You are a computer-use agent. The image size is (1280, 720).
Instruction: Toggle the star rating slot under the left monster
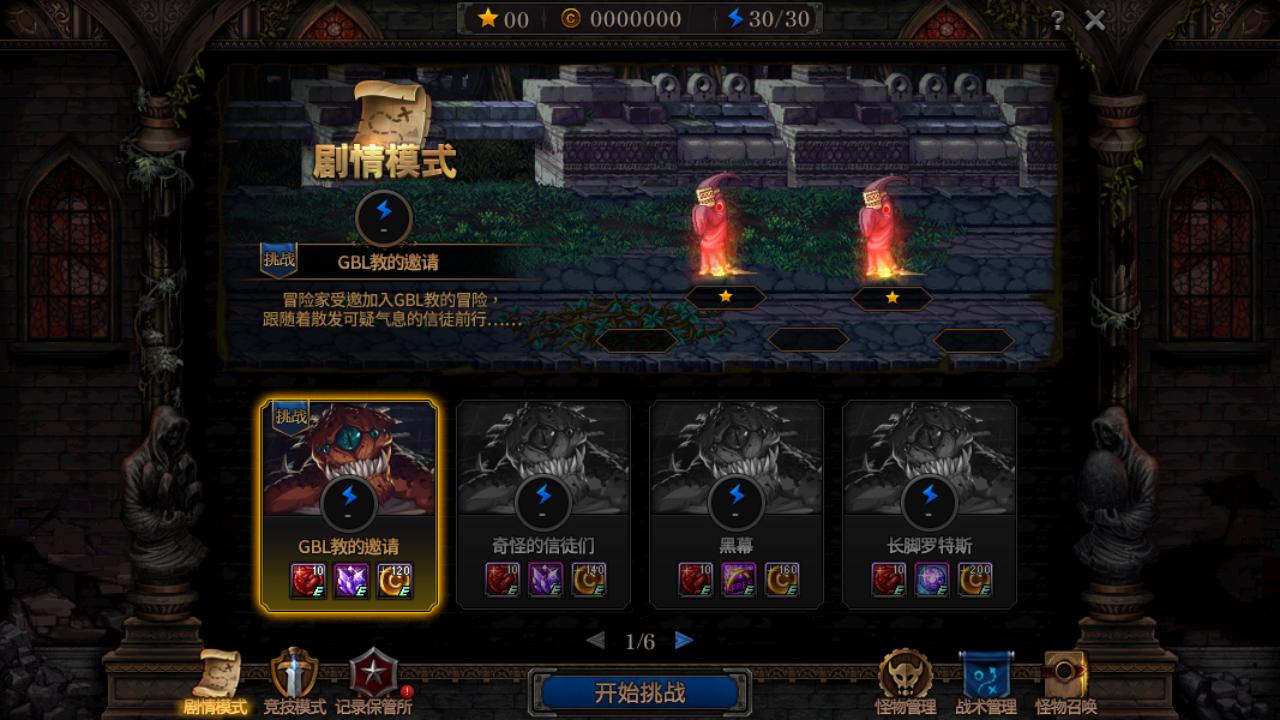pos(726,296)
